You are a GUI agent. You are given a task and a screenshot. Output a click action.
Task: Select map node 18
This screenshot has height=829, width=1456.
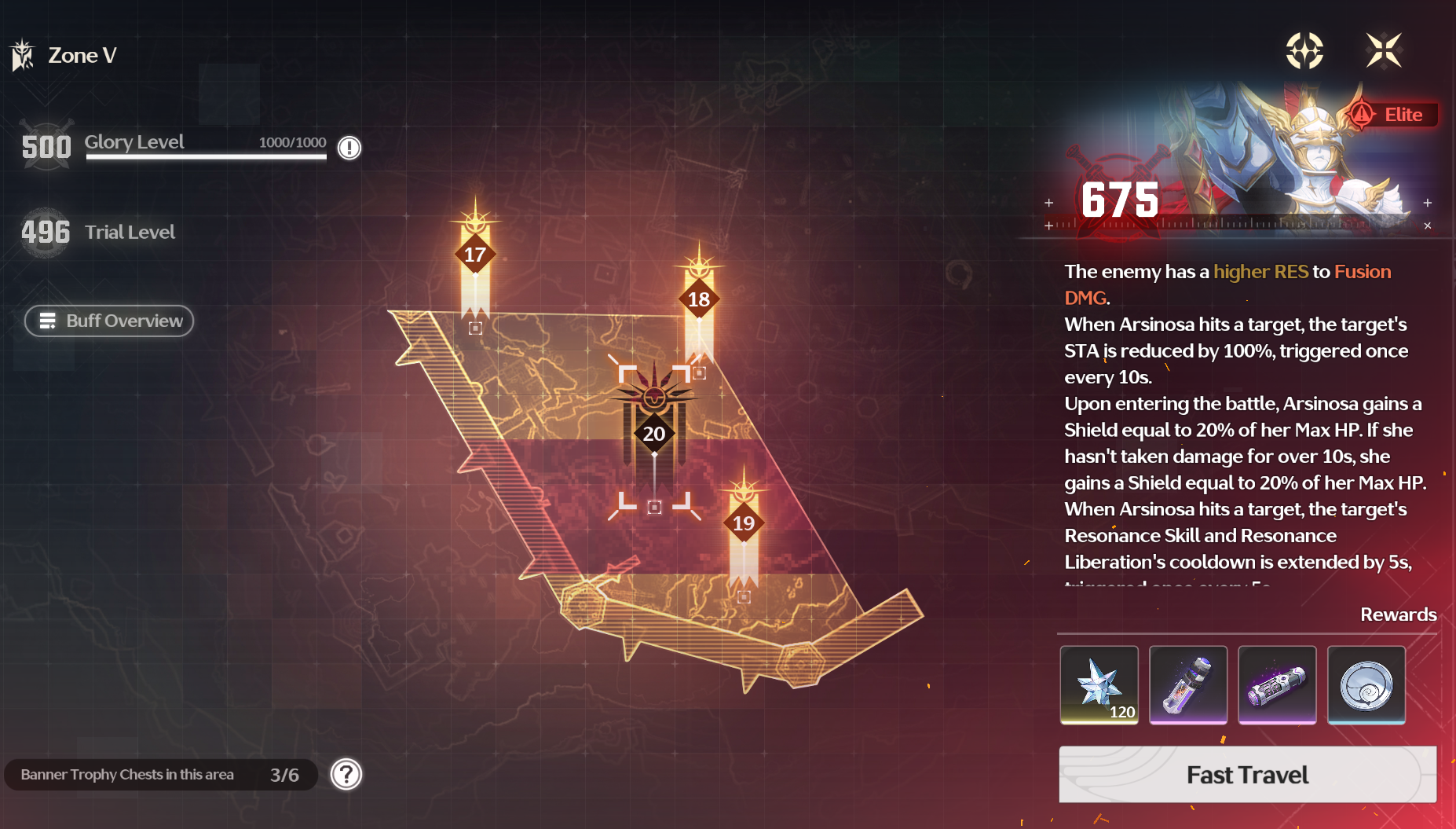coord(699,299)
